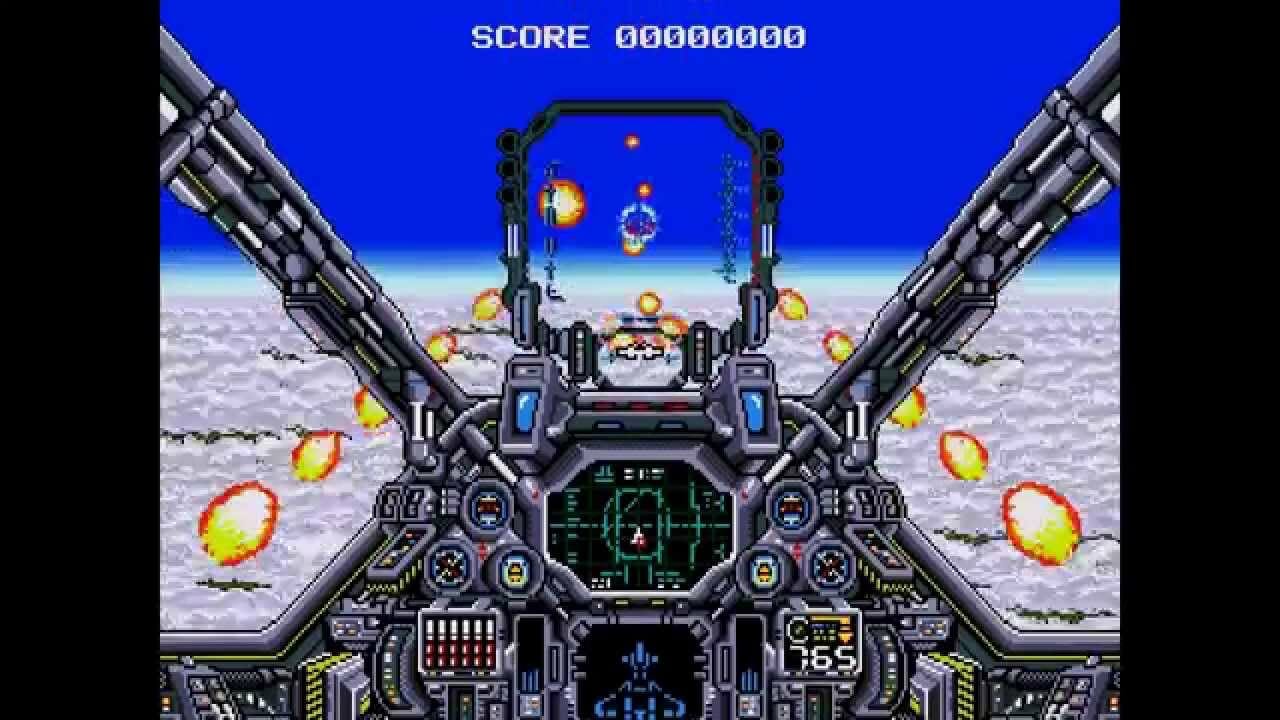Screen dimensions: 1280x720
Task: Click the enemy ship in the crosshair frame
Action: coord(637,223)
